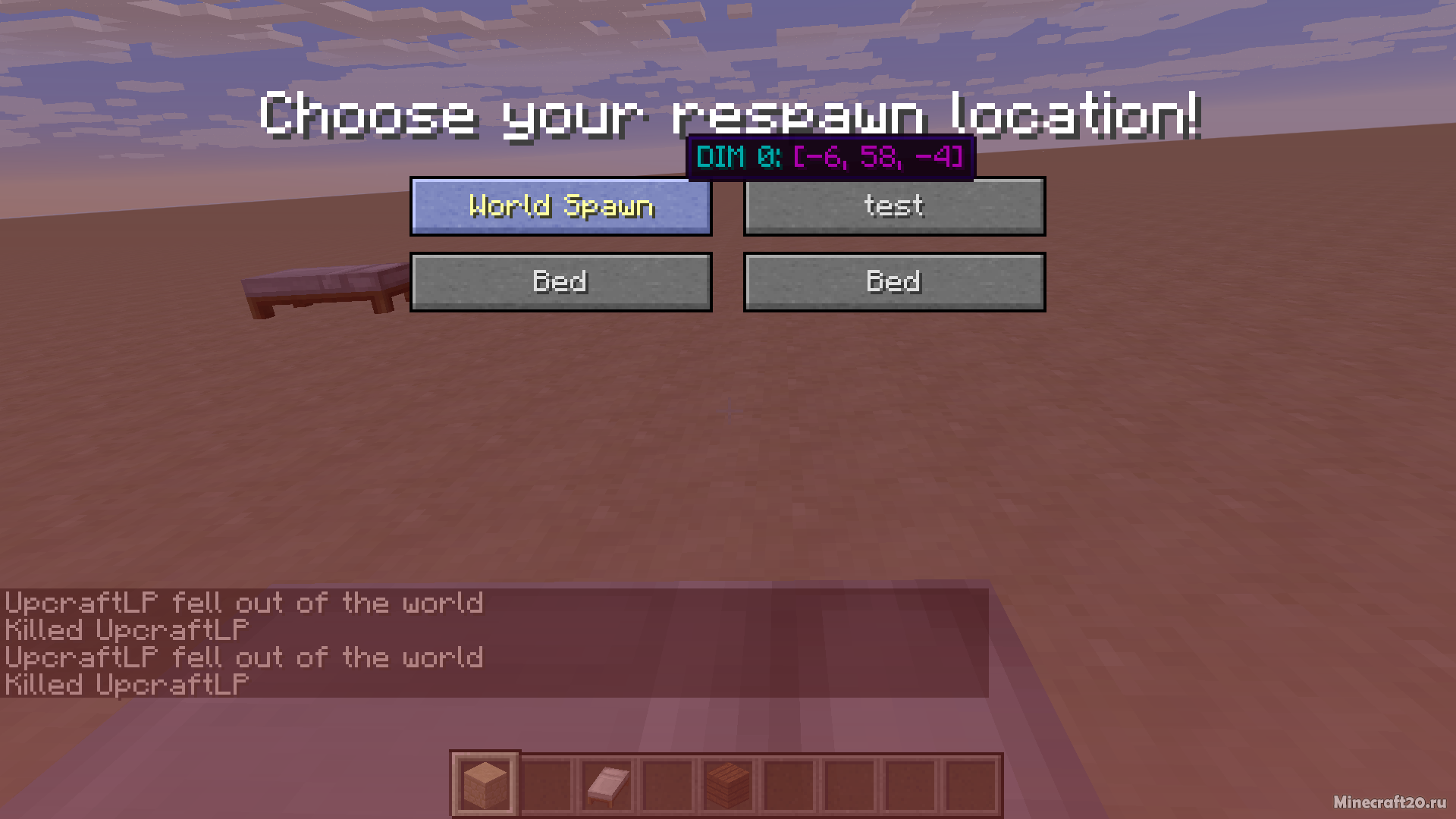1456x819 pixels.
Task: Select the right Bed respawn option
Action: pos(895,281)
